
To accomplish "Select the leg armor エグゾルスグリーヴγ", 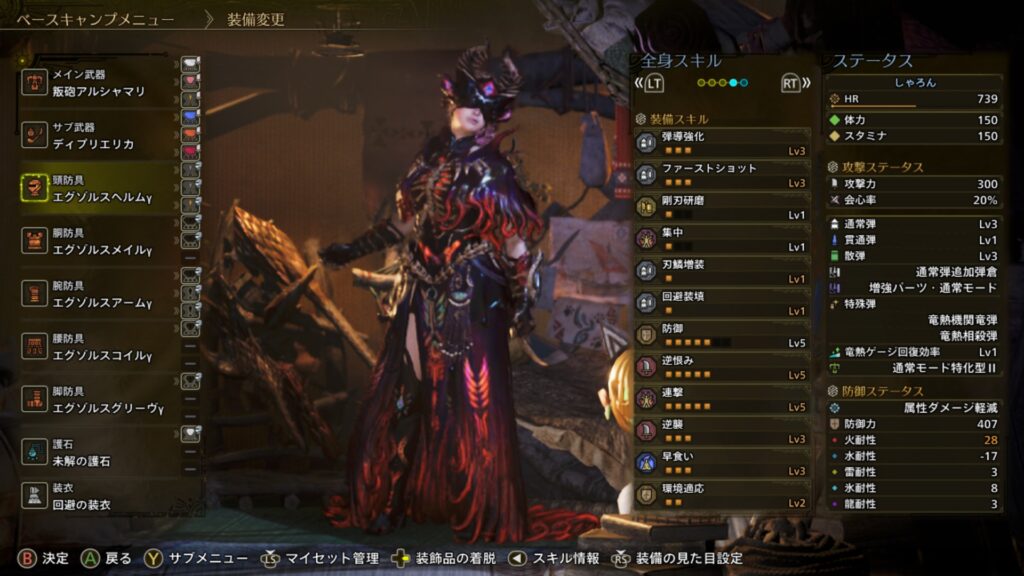I will (x=98, y=400).
